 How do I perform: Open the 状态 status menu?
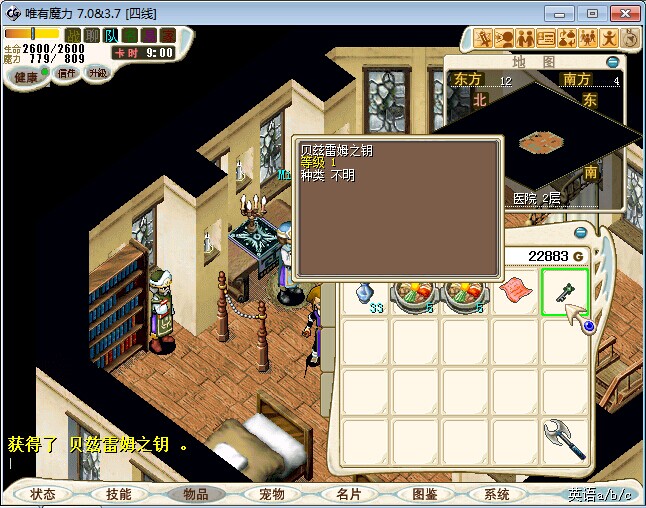tap(43, 494)
